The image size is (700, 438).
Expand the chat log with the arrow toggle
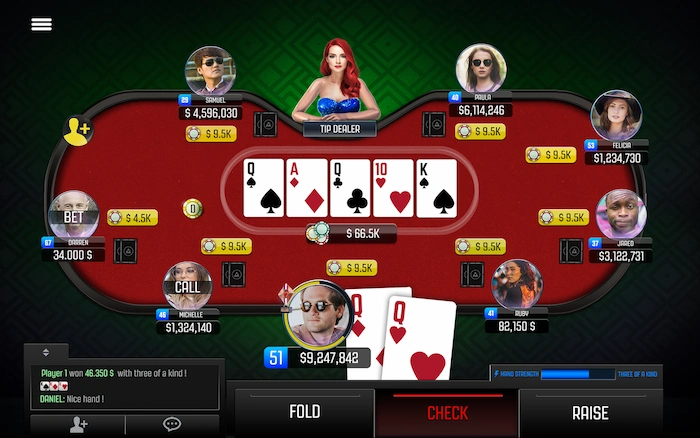[45, 352]
